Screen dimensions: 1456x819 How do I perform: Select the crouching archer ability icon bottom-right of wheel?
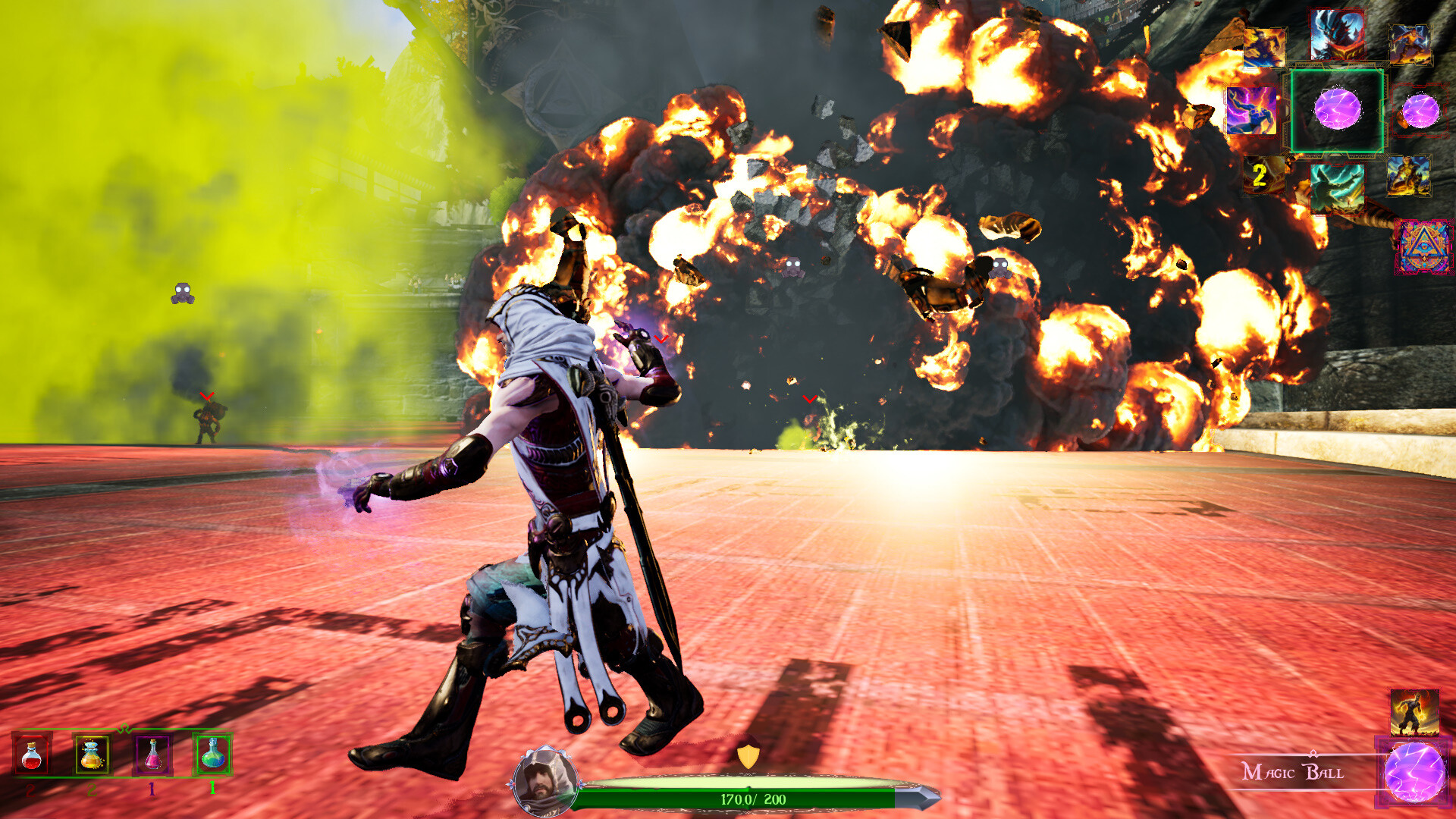(1408, 175)
